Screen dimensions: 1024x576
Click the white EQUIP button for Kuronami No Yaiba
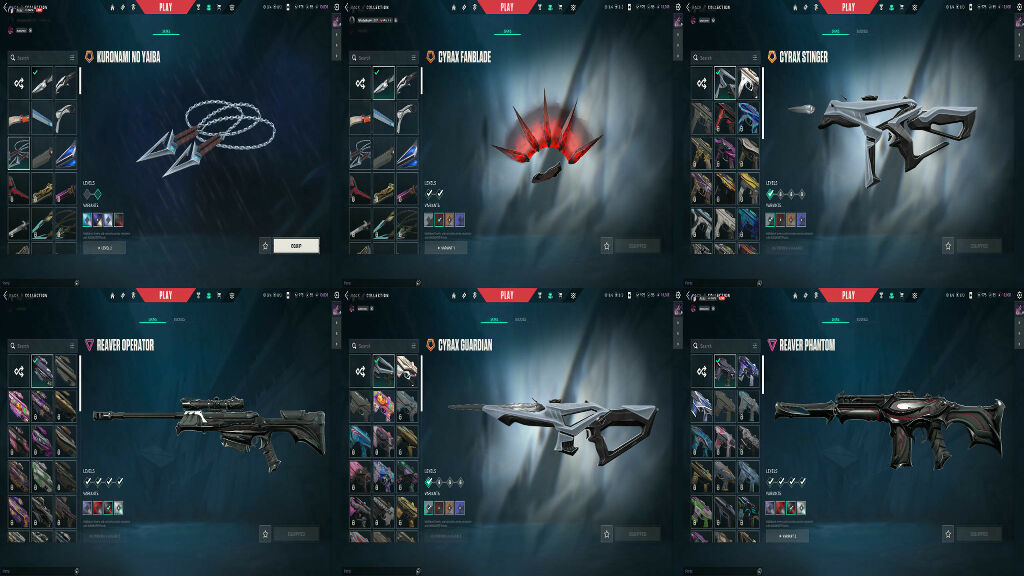tap(296, 245)
